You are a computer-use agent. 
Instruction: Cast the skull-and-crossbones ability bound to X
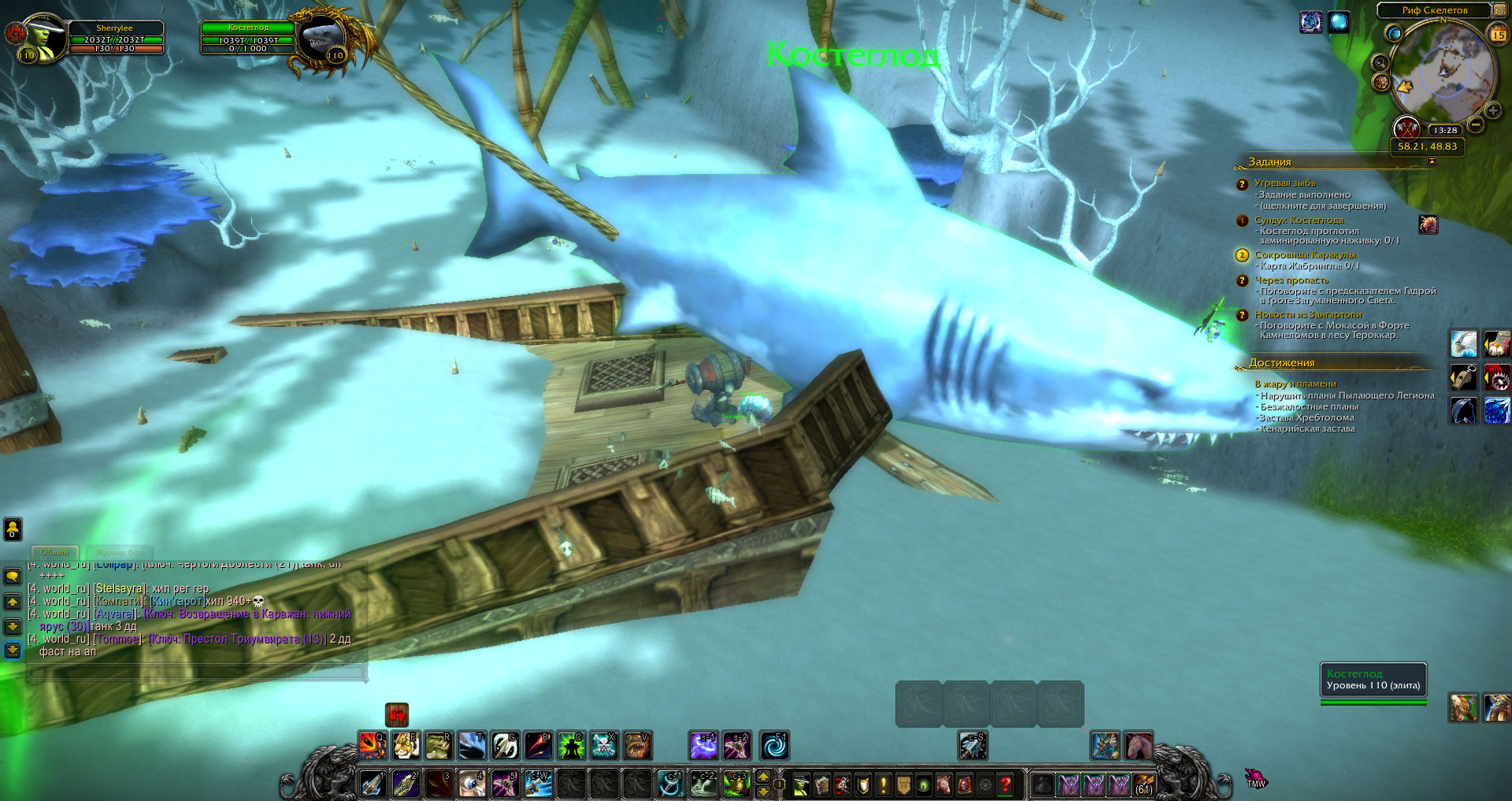[604, 745]
